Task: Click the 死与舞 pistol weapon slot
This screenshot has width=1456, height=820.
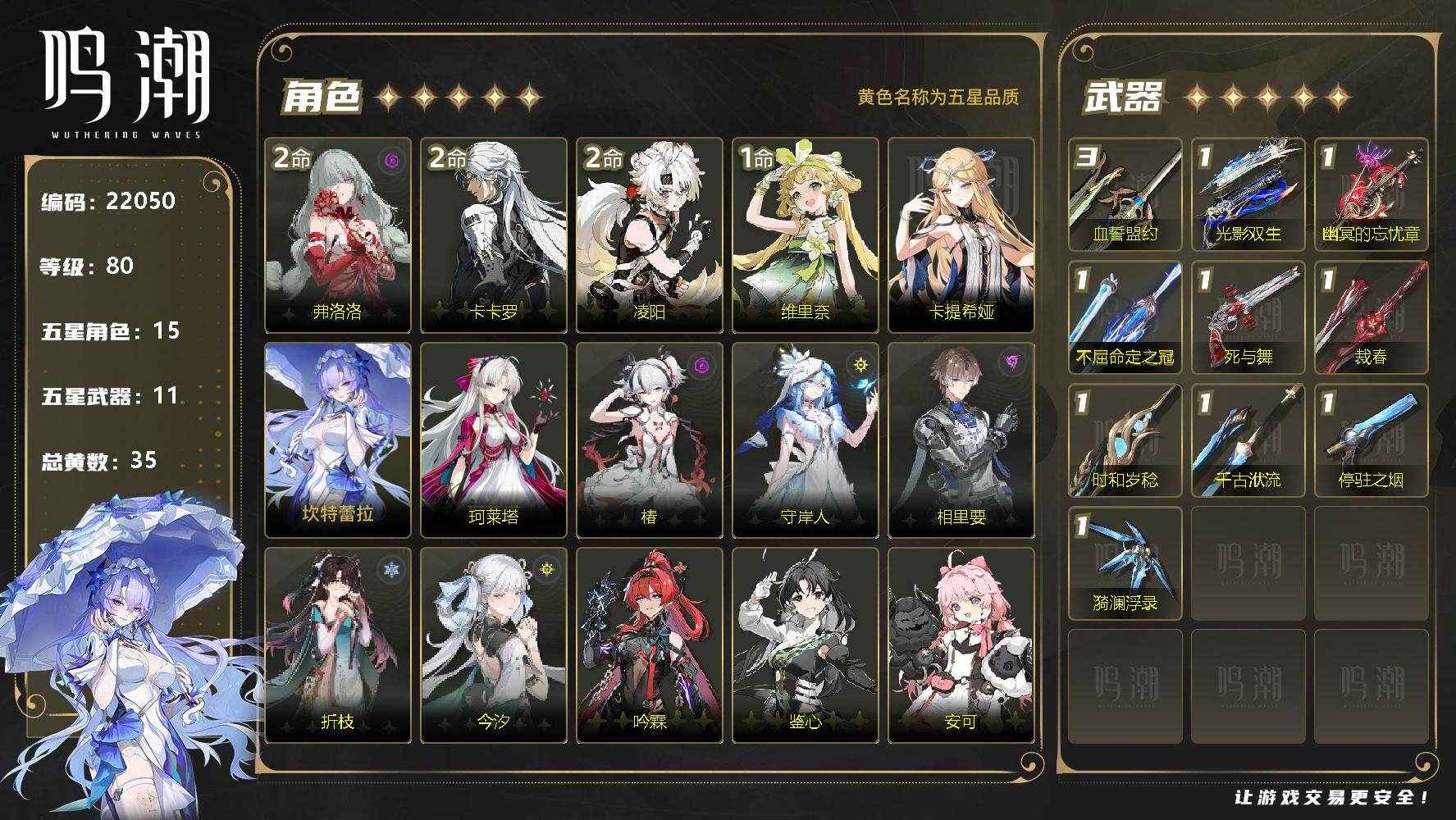Action: [x=1248, y=317]
